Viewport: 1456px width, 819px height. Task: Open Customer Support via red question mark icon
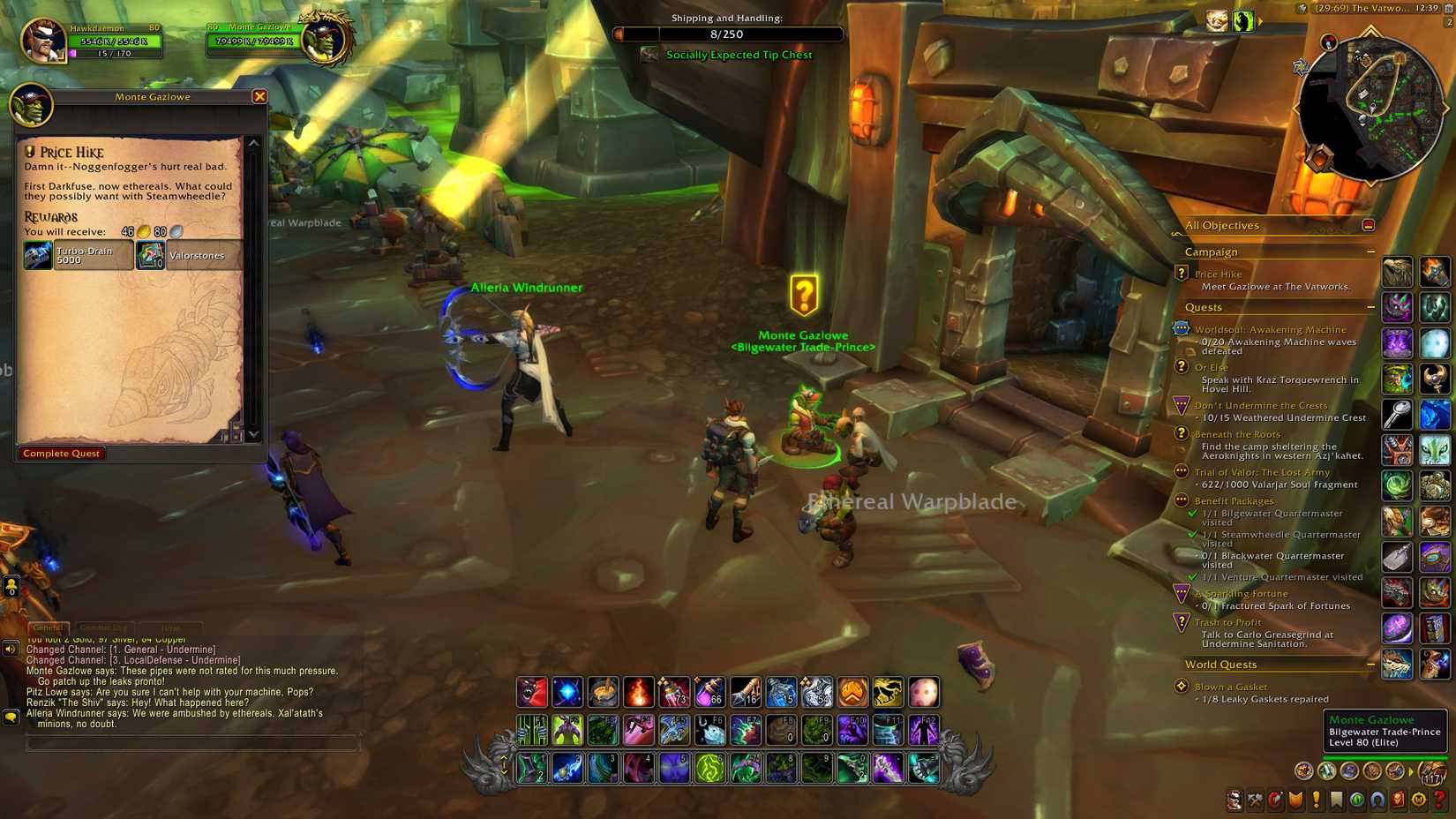(x=1441, y=801)
